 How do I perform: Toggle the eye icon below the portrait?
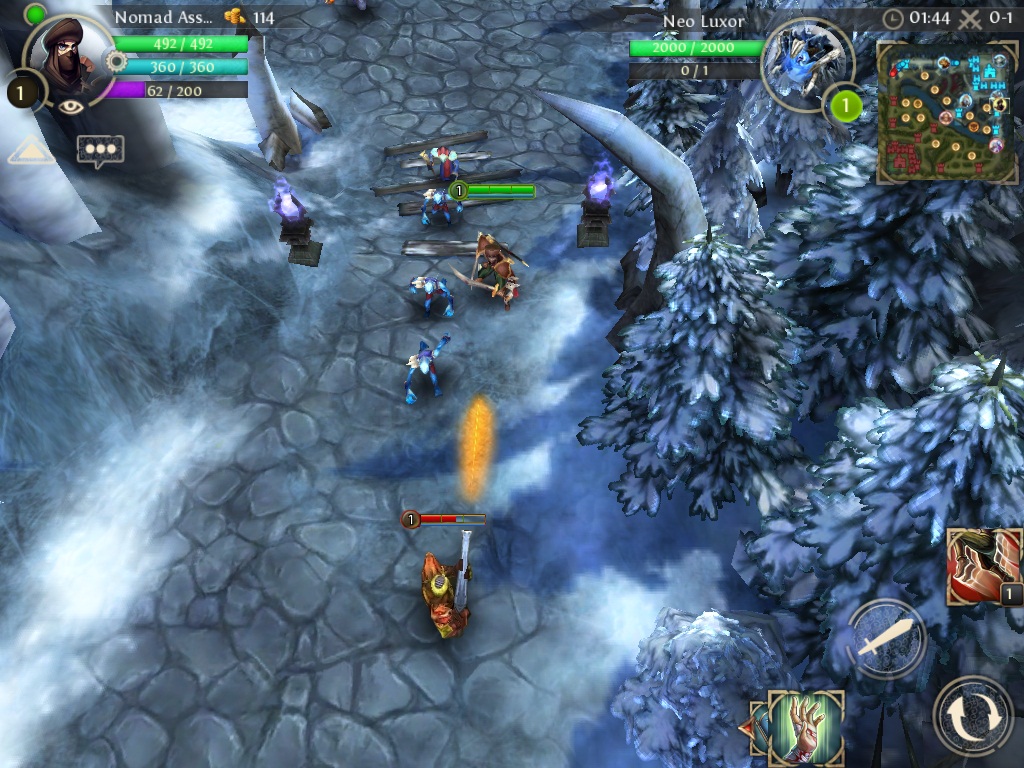(x=71, y=107)
